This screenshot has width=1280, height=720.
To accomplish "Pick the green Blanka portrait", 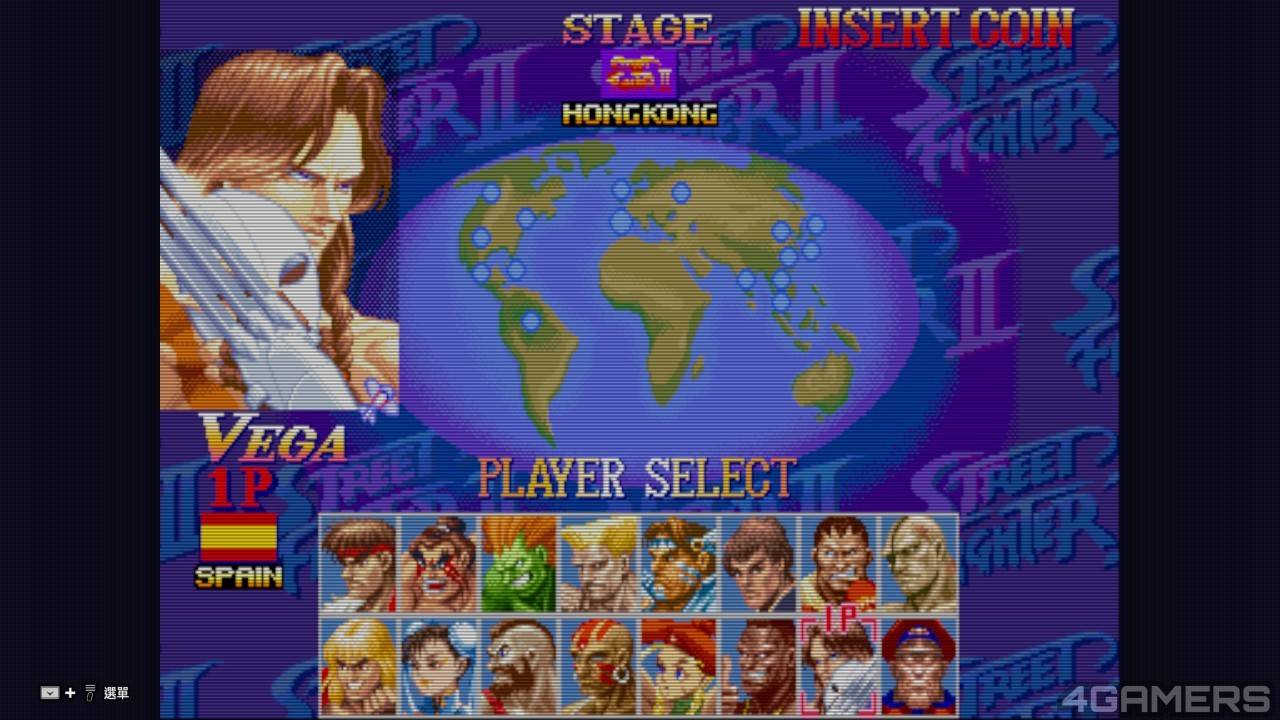I will tap(519, 563).
